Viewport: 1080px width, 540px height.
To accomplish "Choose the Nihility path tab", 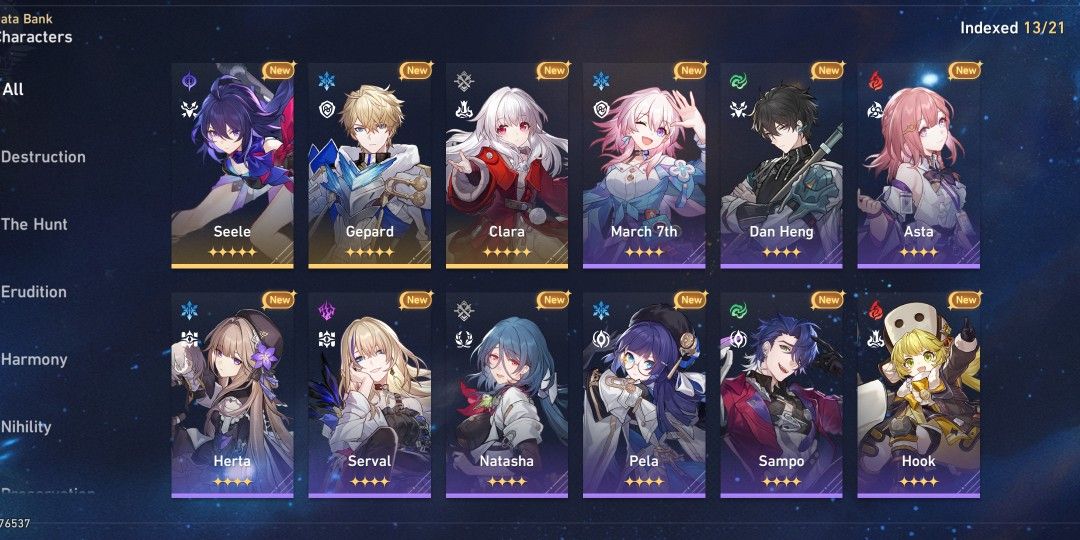I will 27,427.
